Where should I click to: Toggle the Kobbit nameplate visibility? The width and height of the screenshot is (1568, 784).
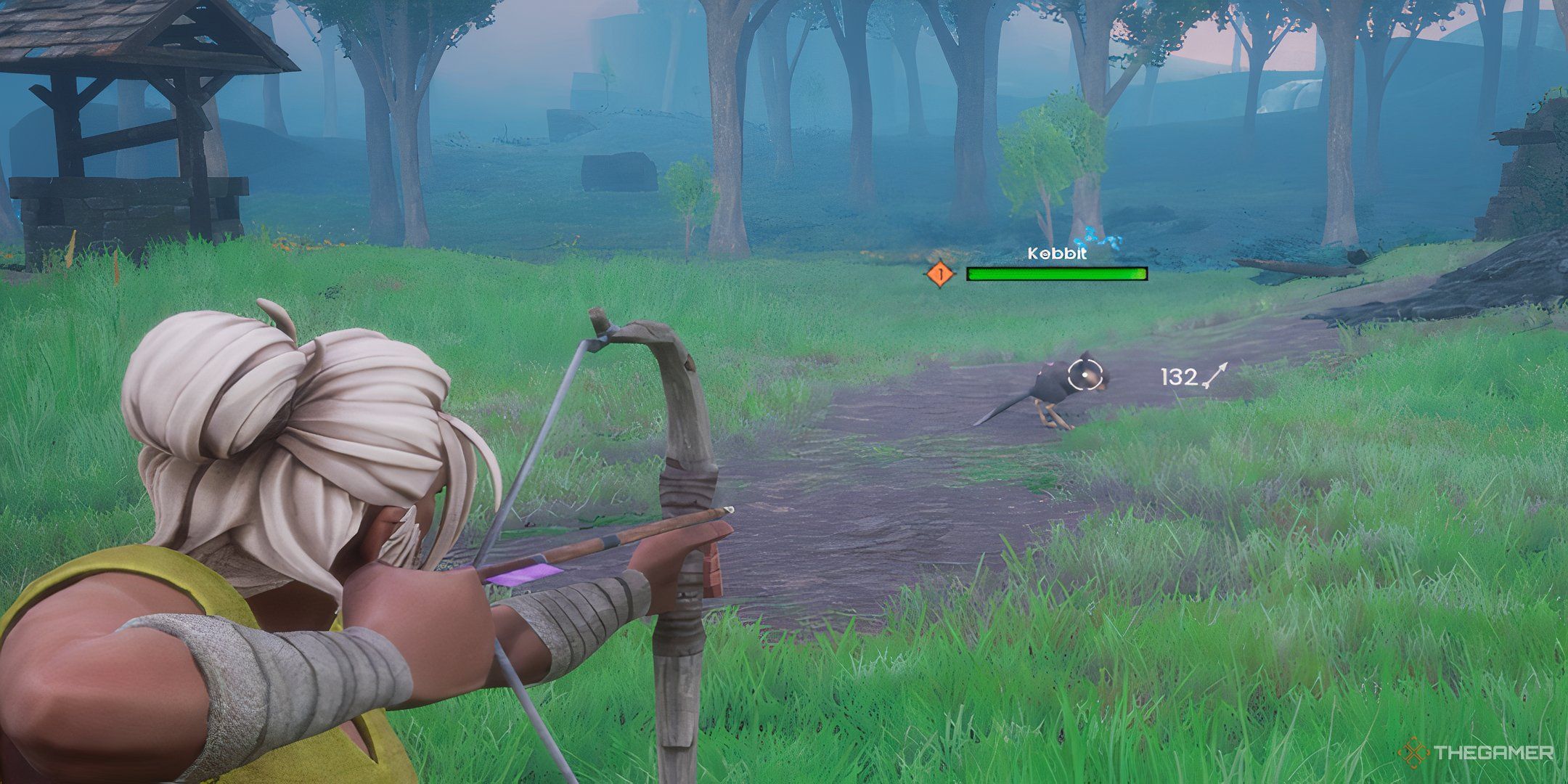(x=1058, y=254)
